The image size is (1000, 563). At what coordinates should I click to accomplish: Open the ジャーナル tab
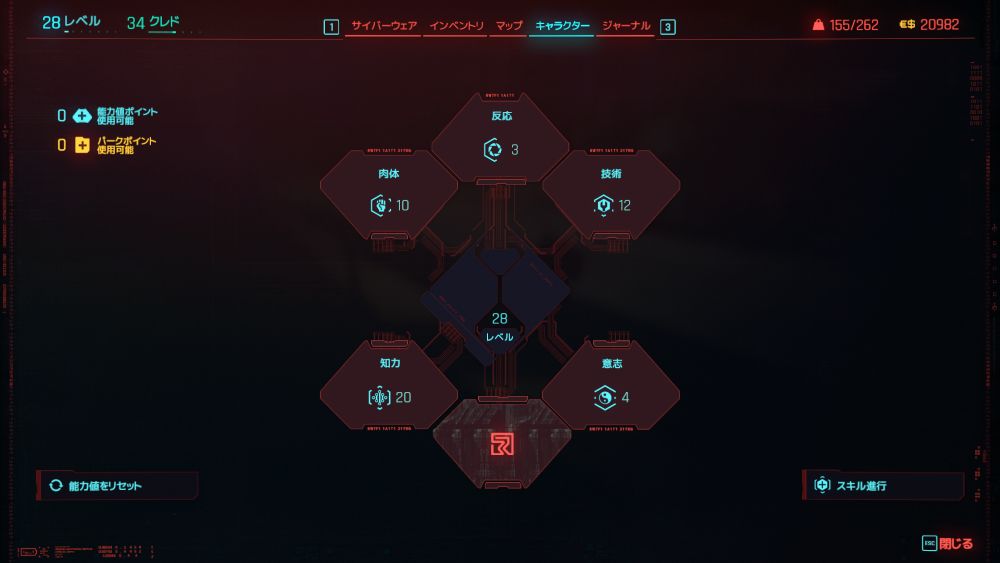(627, 26)
